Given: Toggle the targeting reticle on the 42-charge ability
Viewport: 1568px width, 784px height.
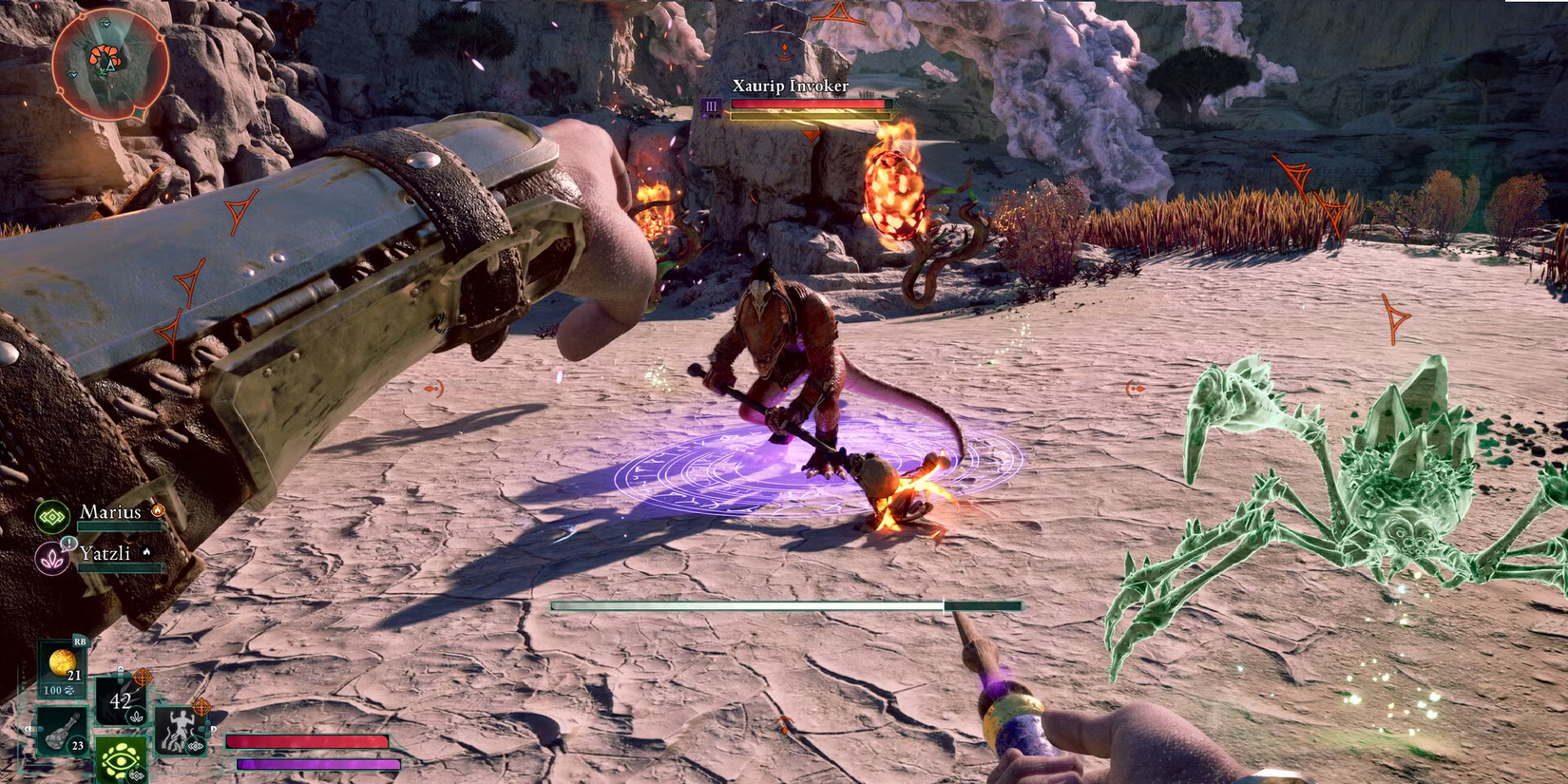Looking at the screenshot, I should coord(143,678).
